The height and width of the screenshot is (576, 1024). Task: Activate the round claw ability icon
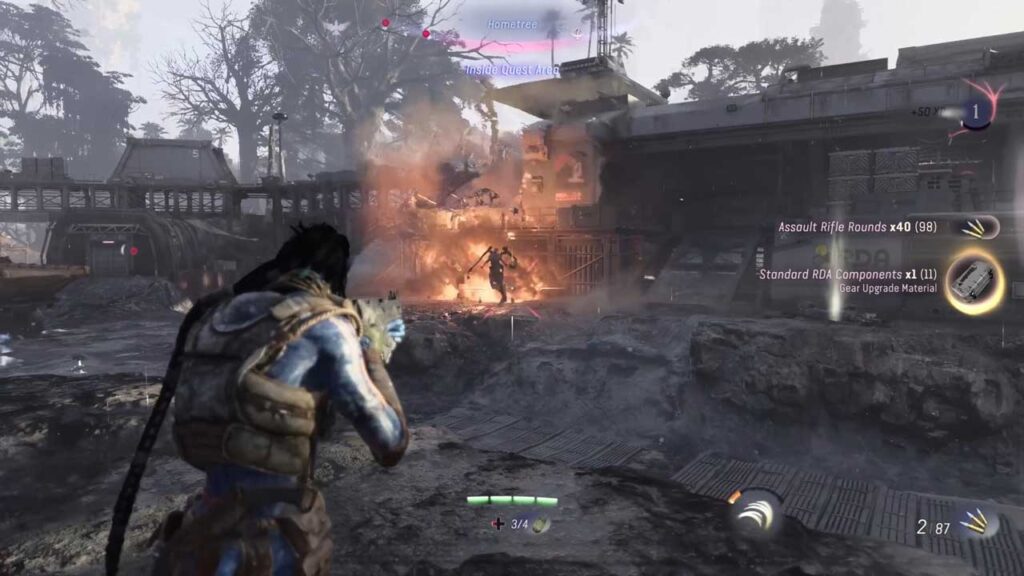click(x=756, y=514)
